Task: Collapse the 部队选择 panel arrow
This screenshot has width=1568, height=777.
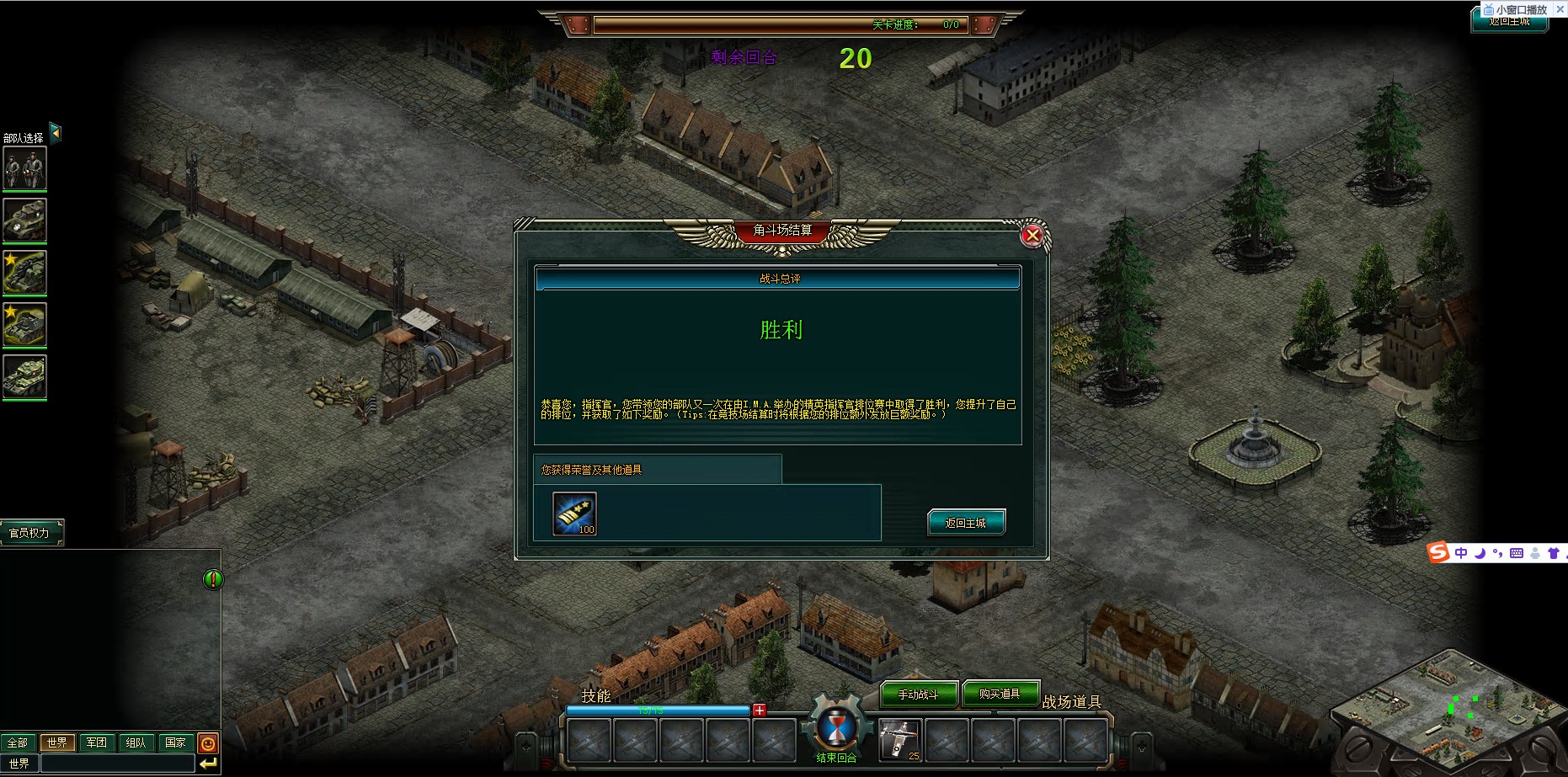Action: point(56,132)
